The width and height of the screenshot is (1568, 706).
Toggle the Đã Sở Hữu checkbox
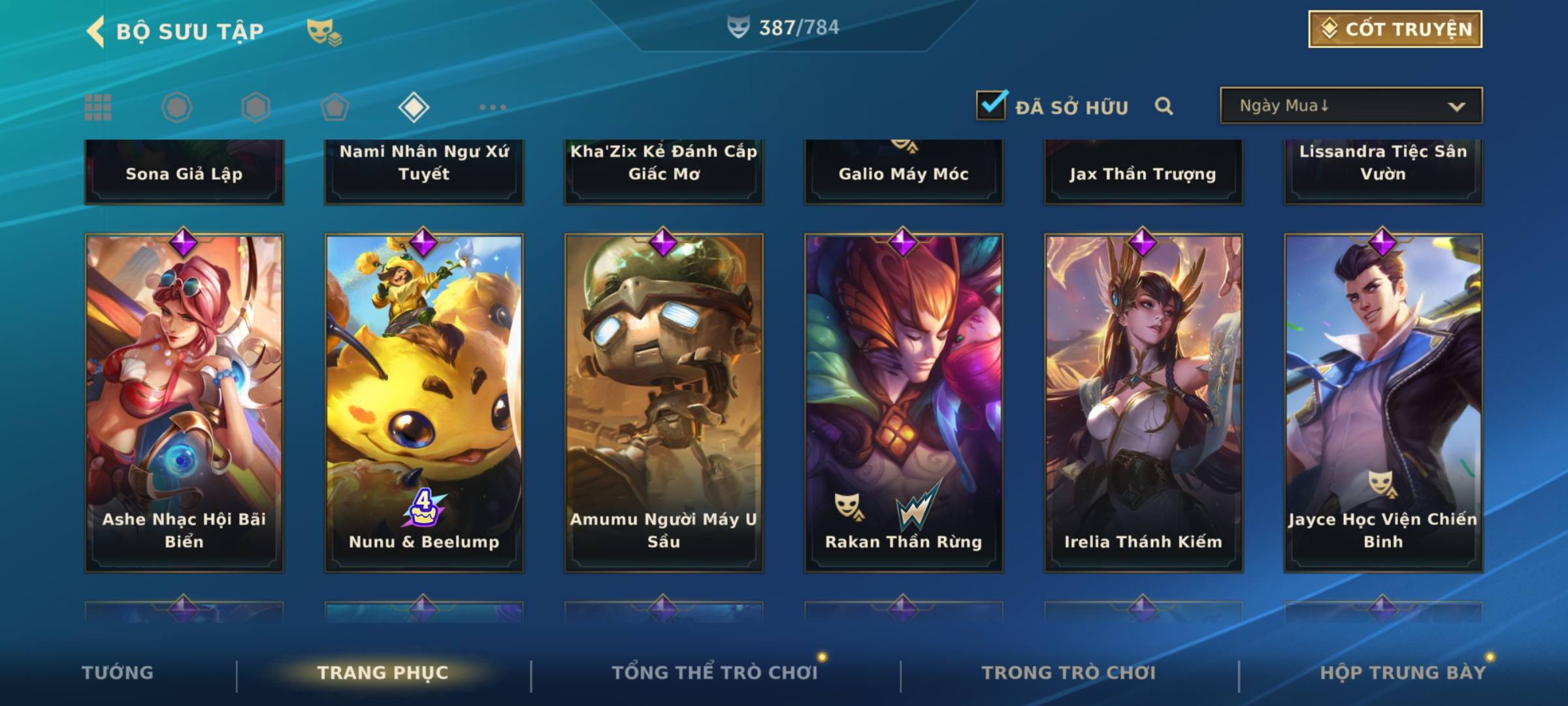[x=991, y=105]
